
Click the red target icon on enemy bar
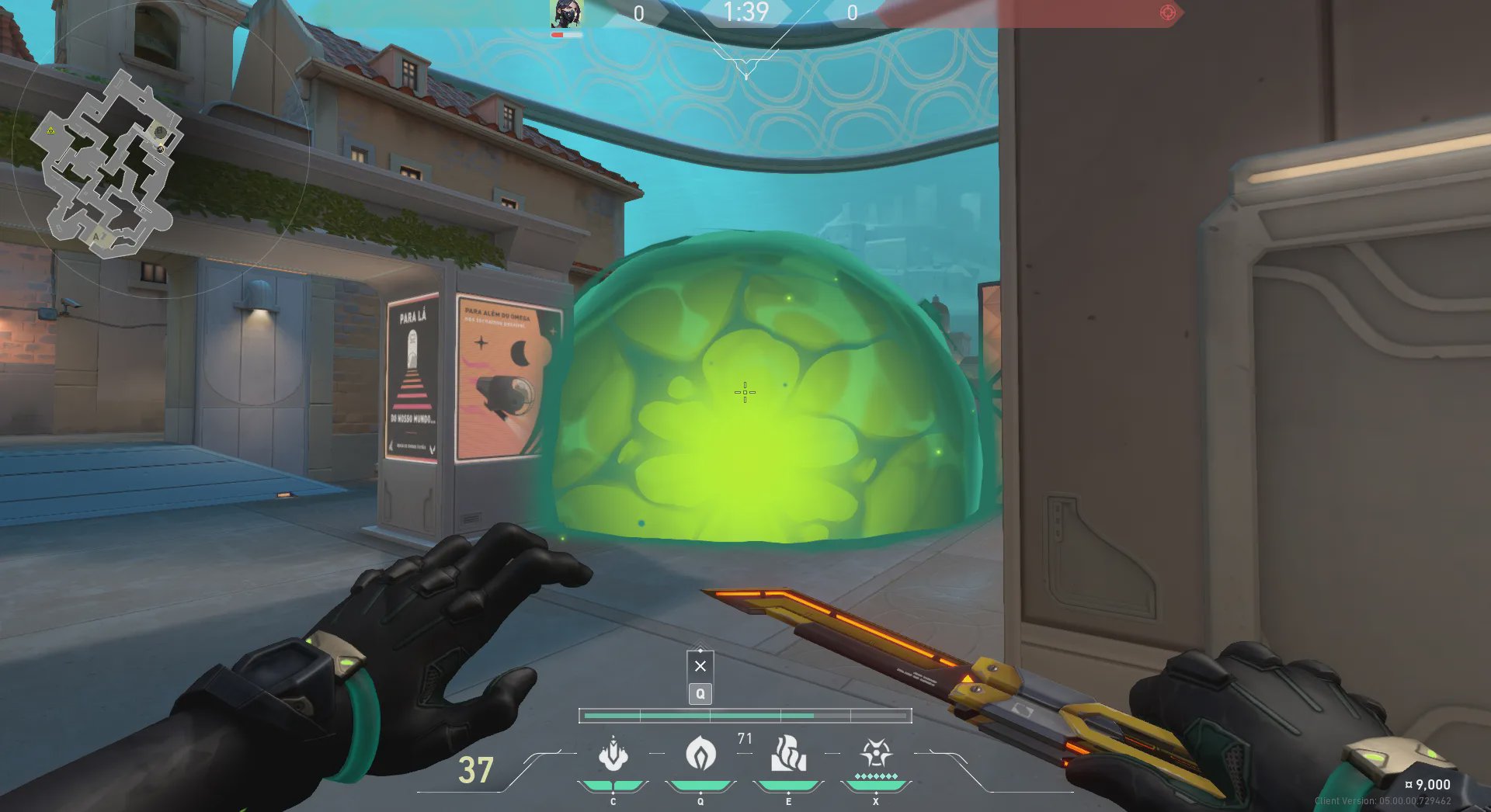pyautogui.click(x=1167, y=12)
